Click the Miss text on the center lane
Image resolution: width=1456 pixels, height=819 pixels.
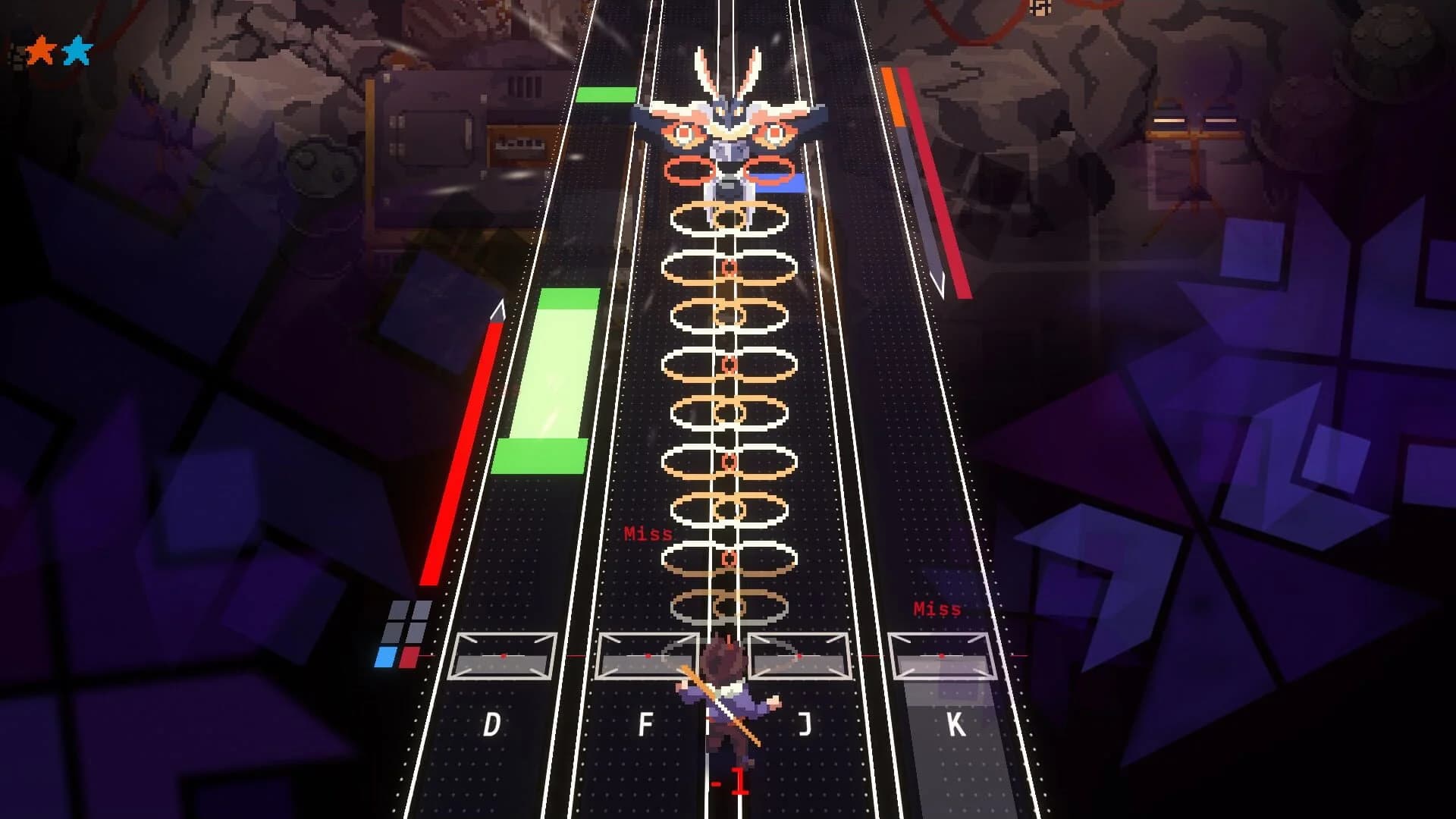[x=647, y=532]
